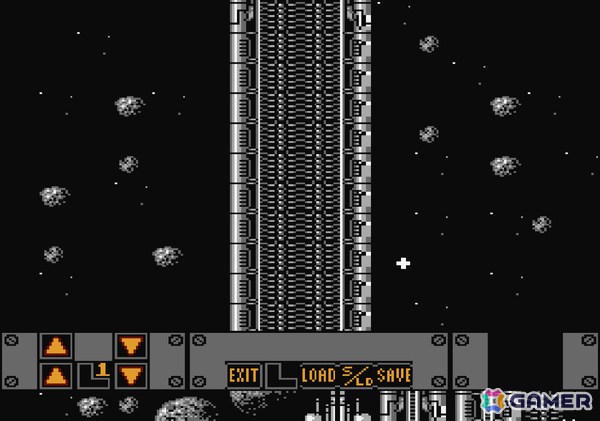Viewport: 600px width, 421px height.
Task: Click the EXIT button
Action: [x=243, y=375]
